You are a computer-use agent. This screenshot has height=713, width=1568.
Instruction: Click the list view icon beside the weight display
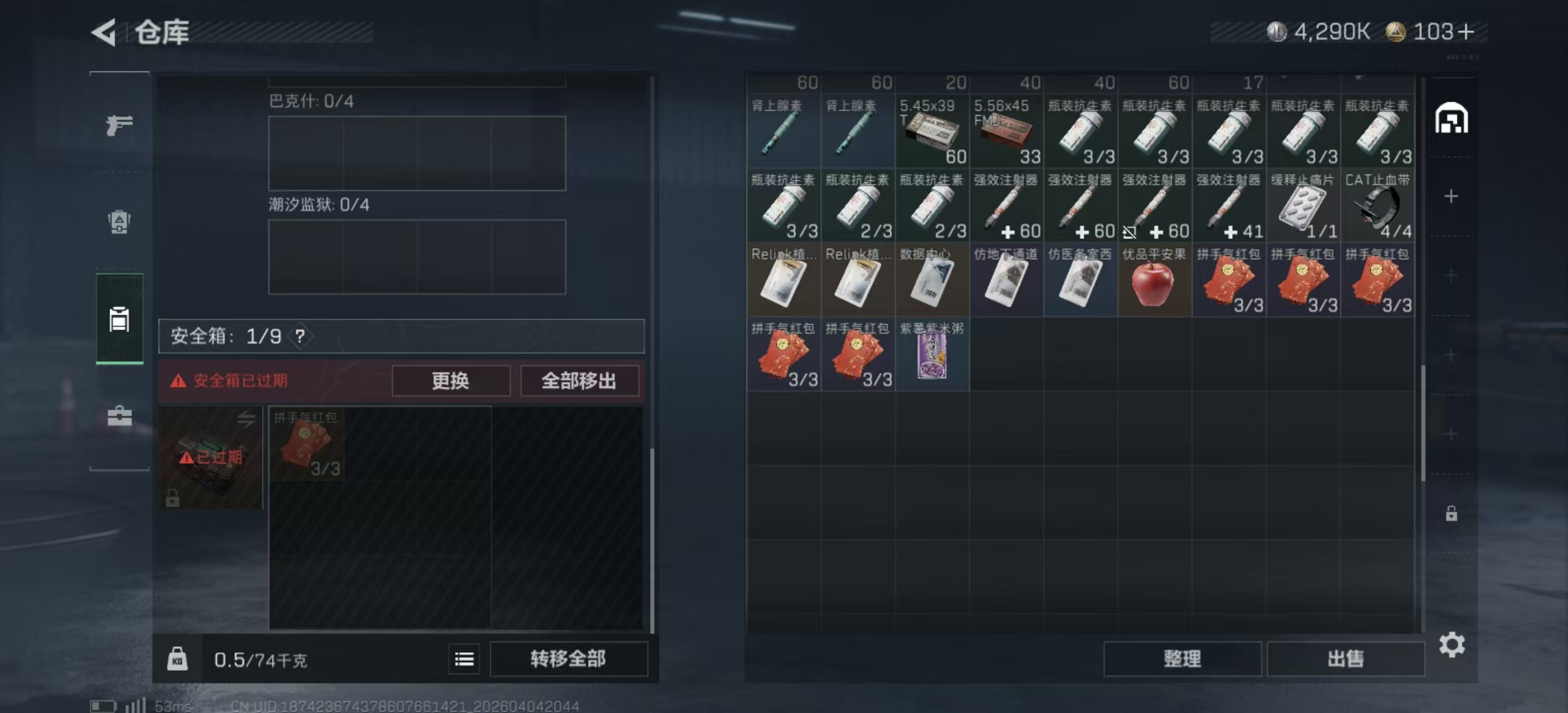(464, 659)
